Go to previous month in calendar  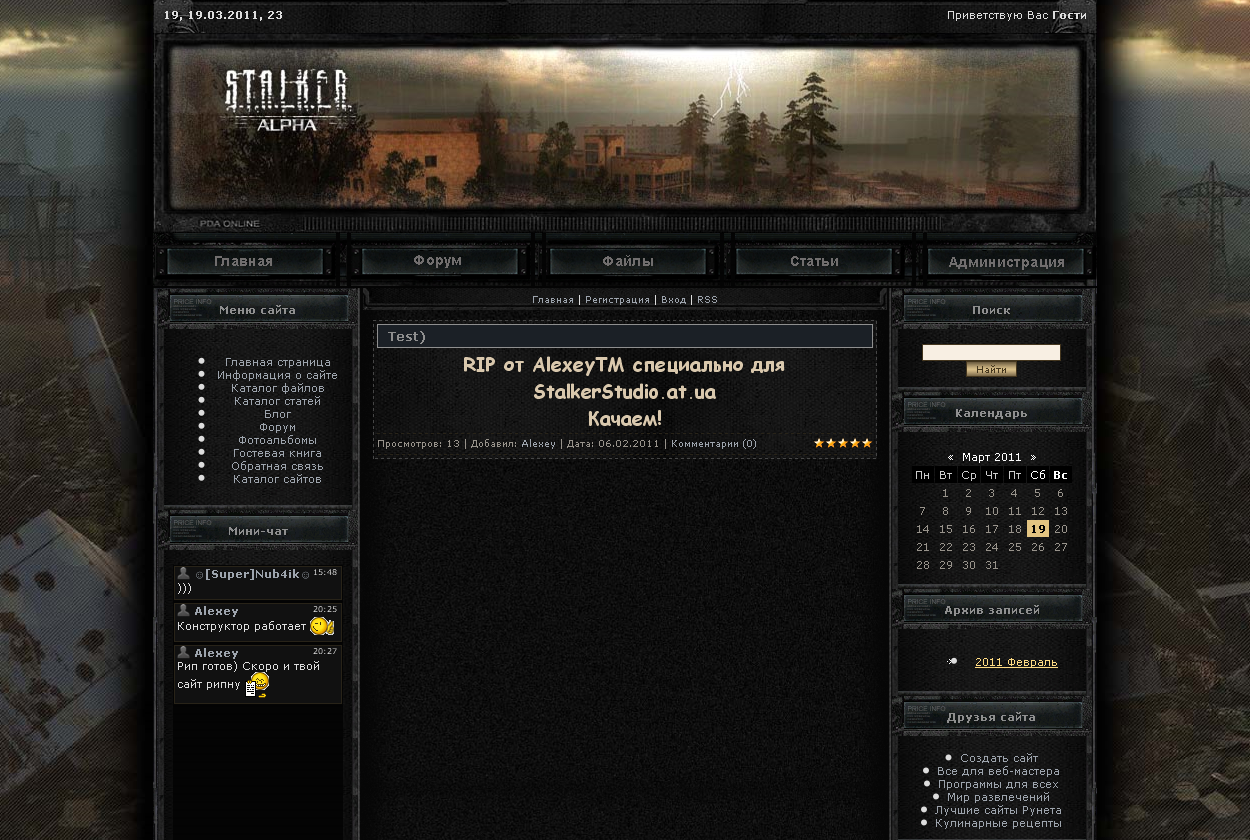[950, 457]
